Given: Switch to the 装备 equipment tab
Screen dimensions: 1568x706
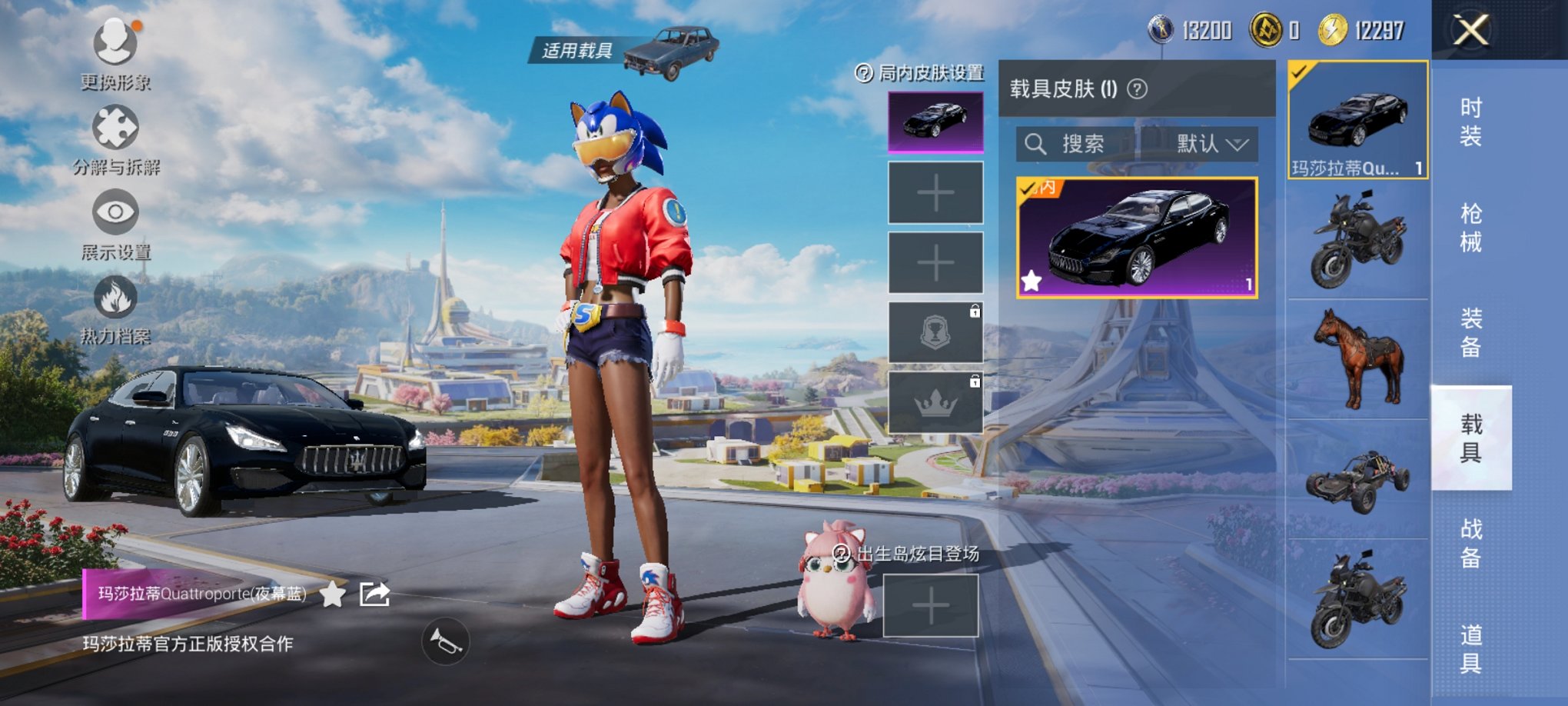Looking at the screenshot, I should point(1470,333).
